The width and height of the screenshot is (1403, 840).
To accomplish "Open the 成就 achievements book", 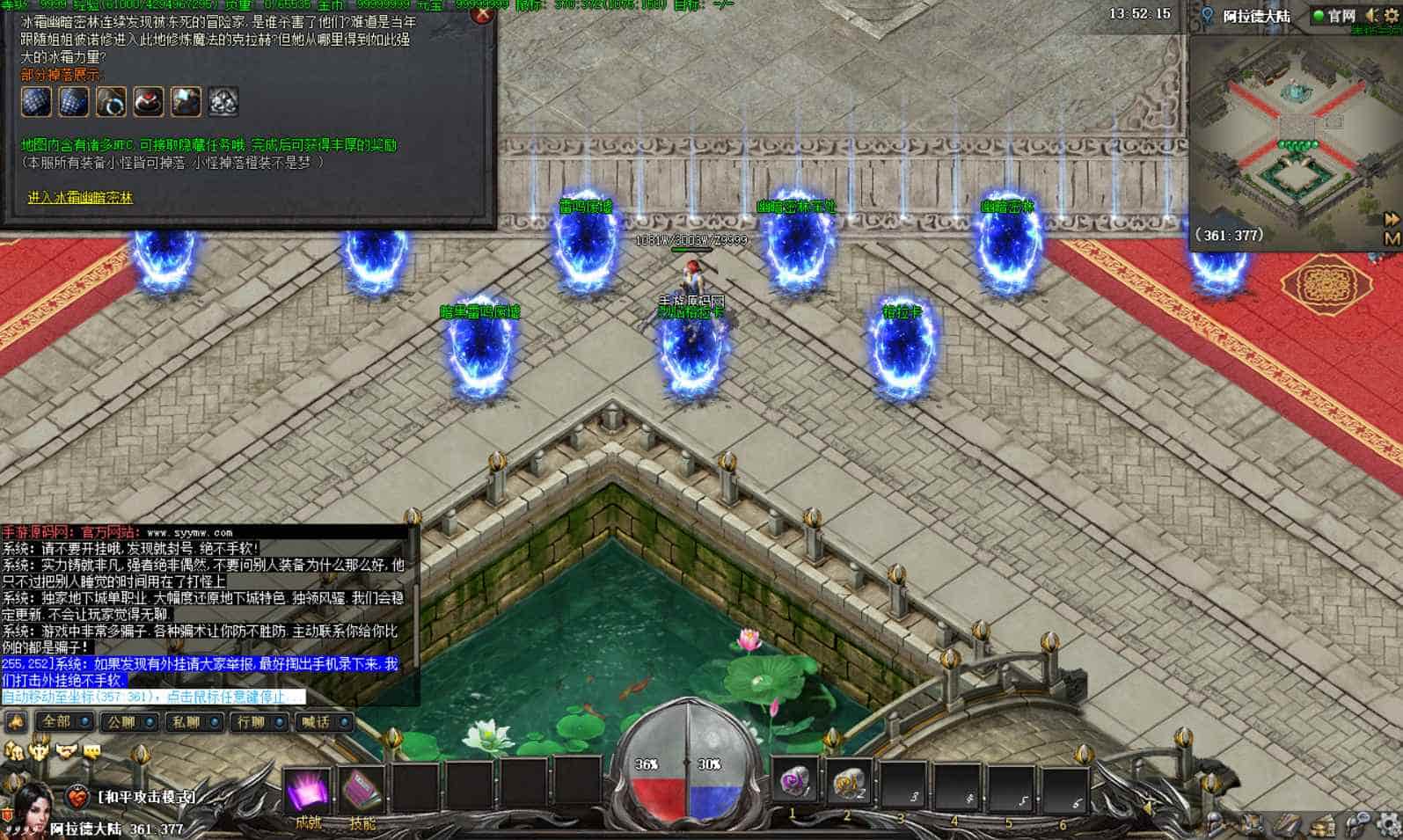I will (308, 791).
